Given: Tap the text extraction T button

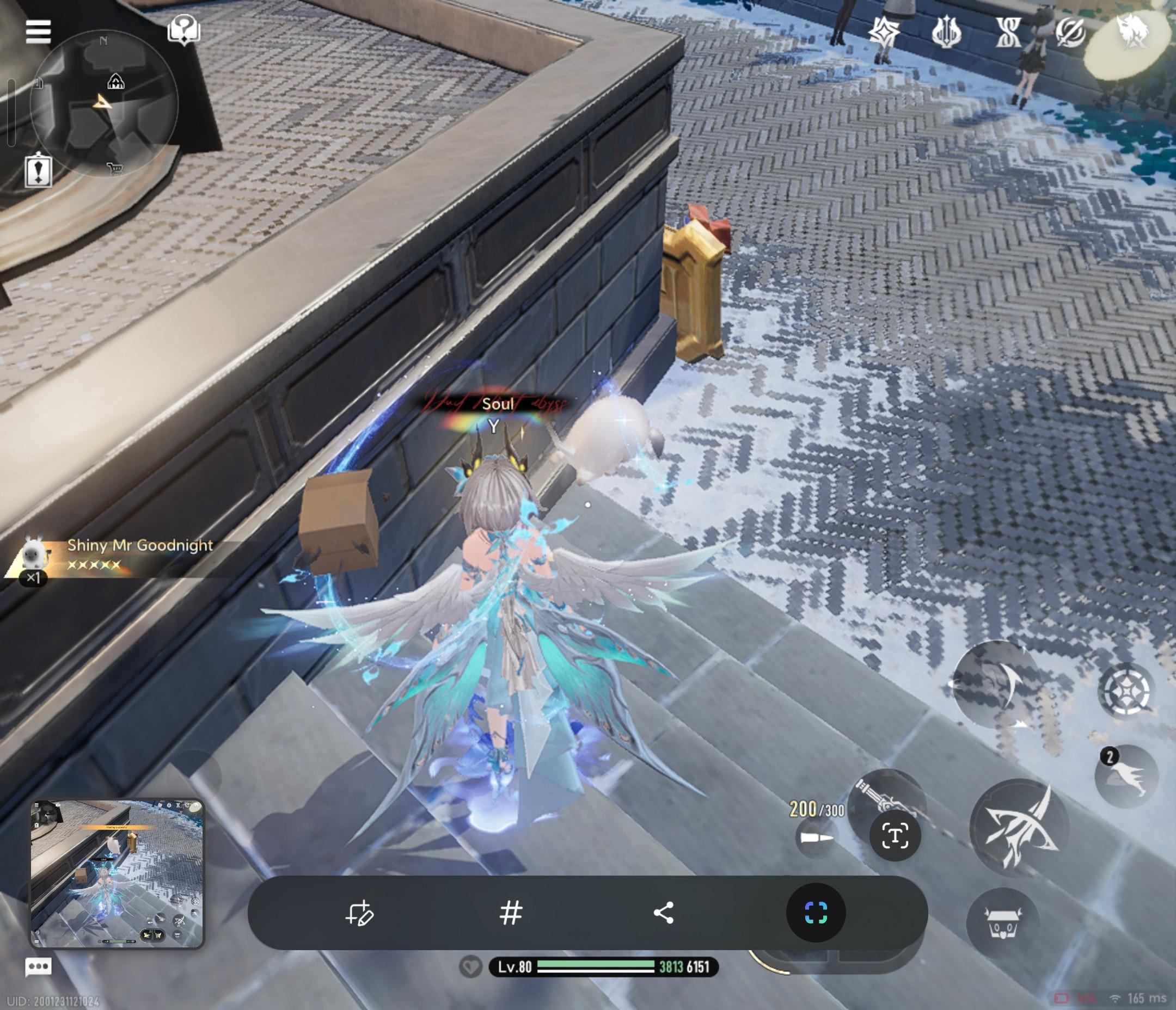Looking at the screenshot, I should tap(895, 836).
